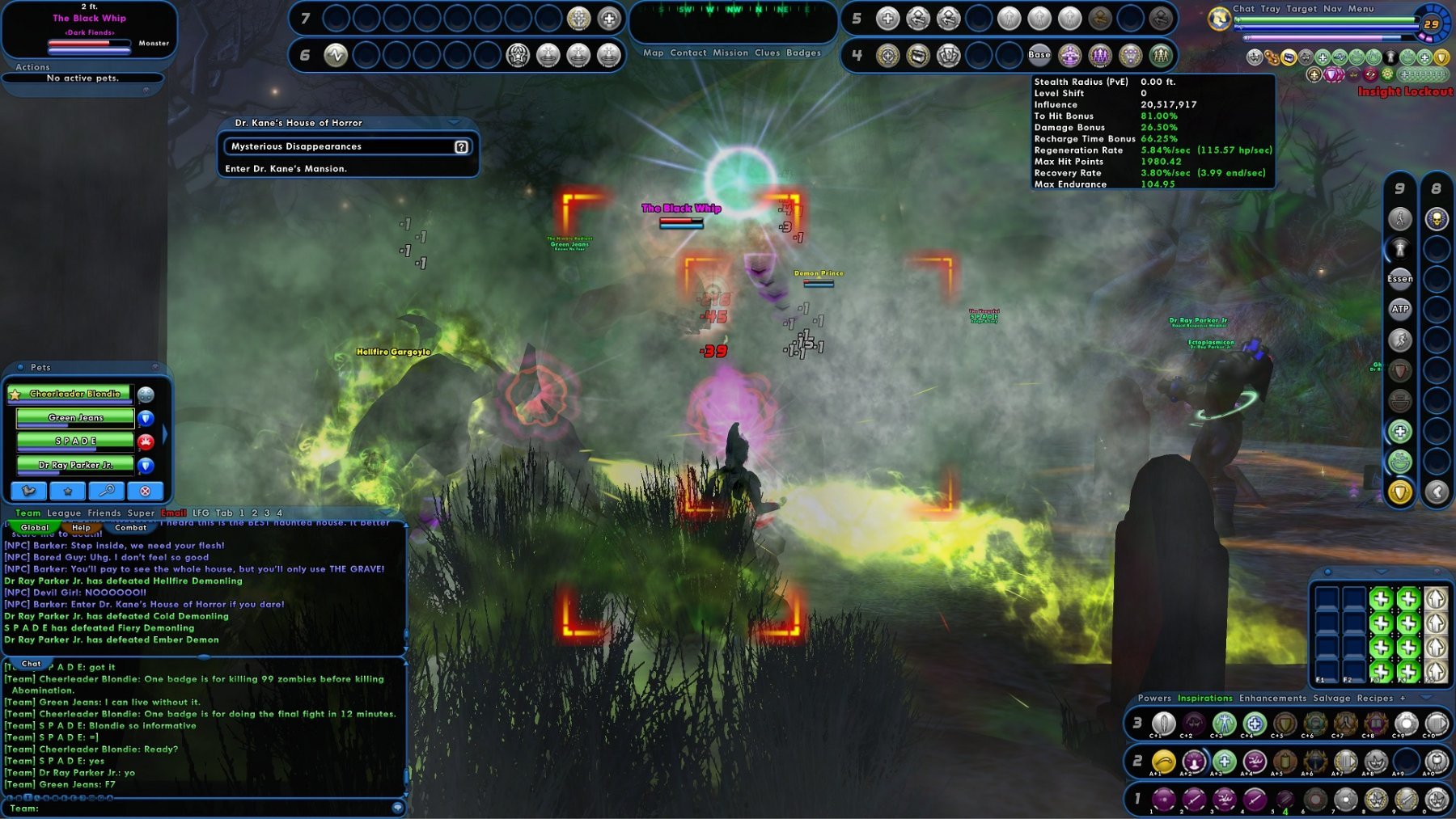
Task: Open the Inspirations tray
Action: [1204, 699]
